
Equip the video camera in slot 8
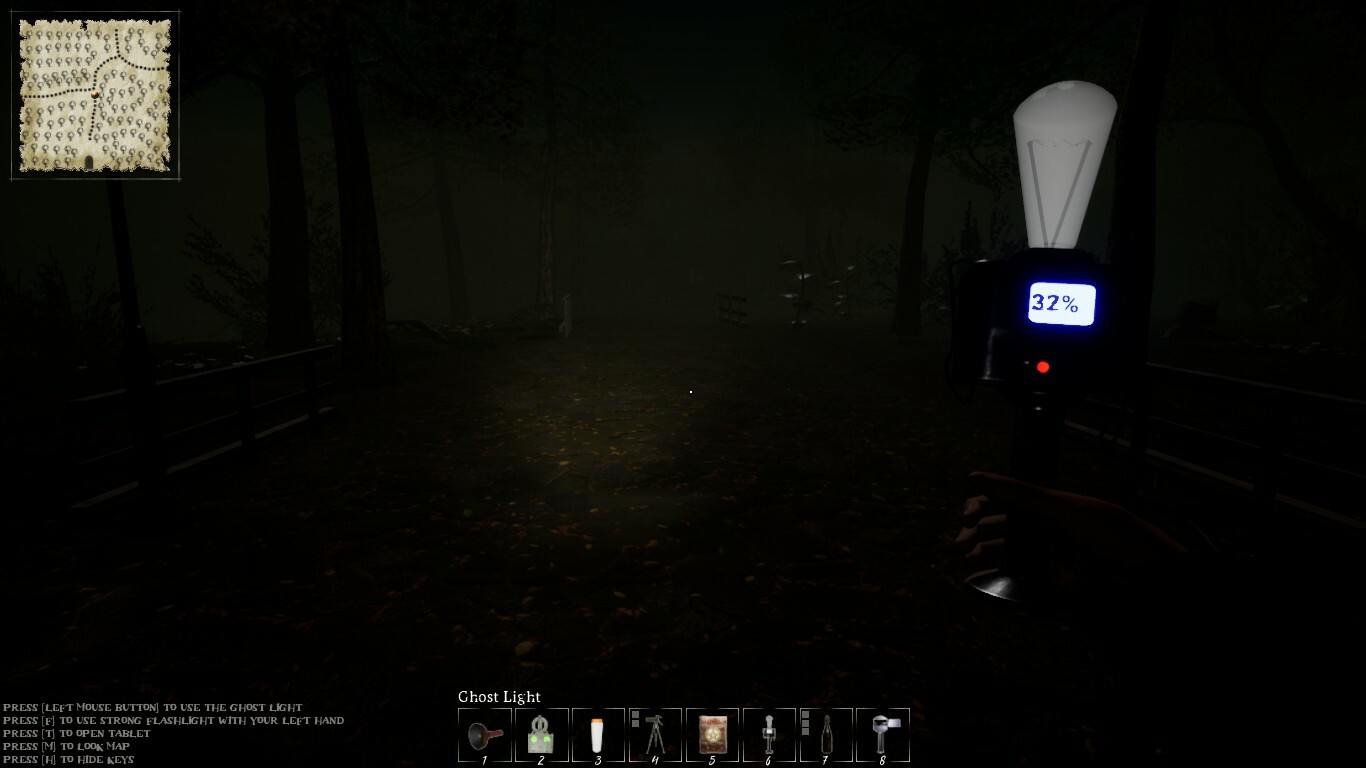point(882,735)
